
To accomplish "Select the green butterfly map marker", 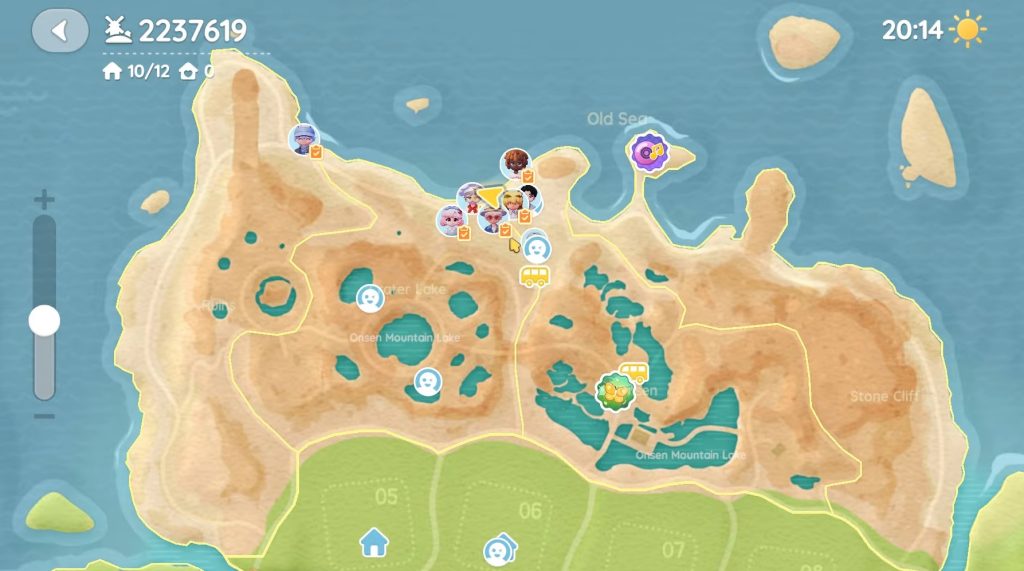I will tap(614, 391).
